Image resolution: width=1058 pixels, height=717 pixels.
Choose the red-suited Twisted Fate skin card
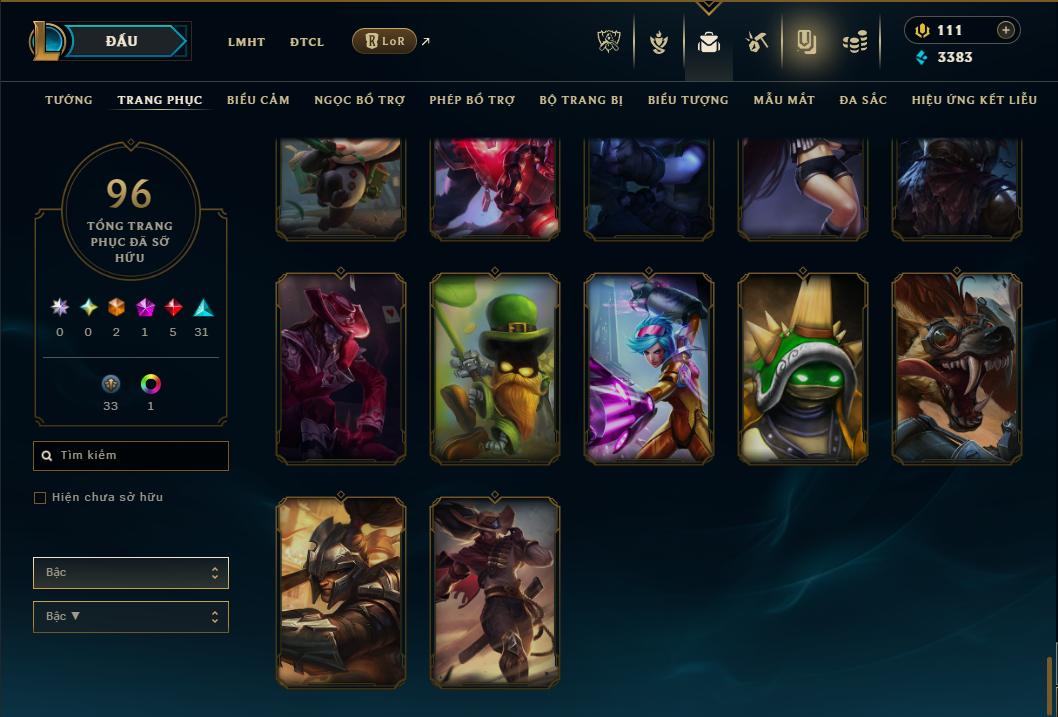point(341,369)
